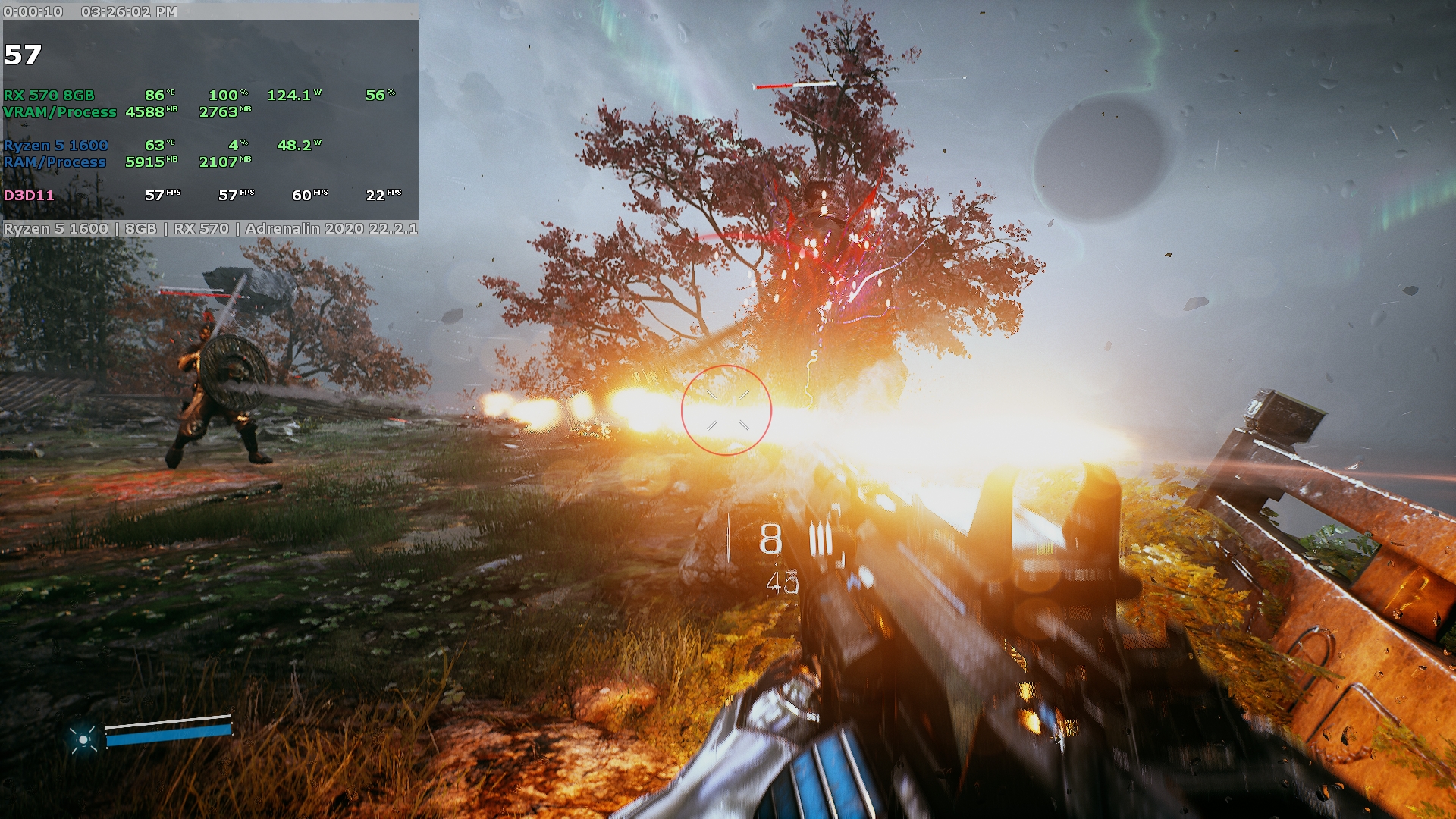Click the glowing energy ability icon

coord(83,738)
